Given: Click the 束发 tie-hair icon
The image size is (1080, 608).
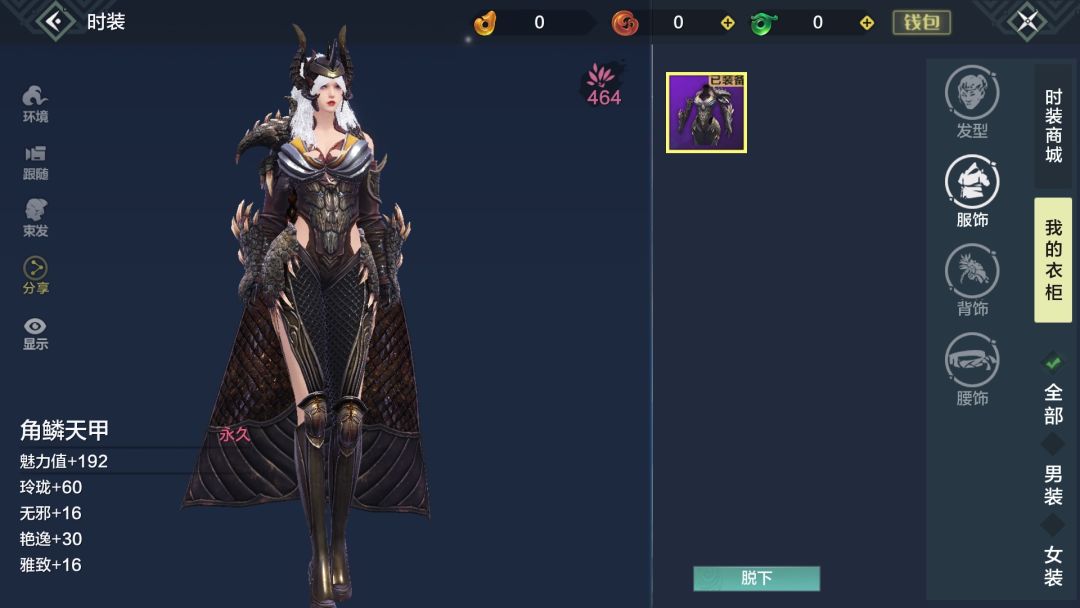Looking at the screenshot, I should click(x=36, y=218).
